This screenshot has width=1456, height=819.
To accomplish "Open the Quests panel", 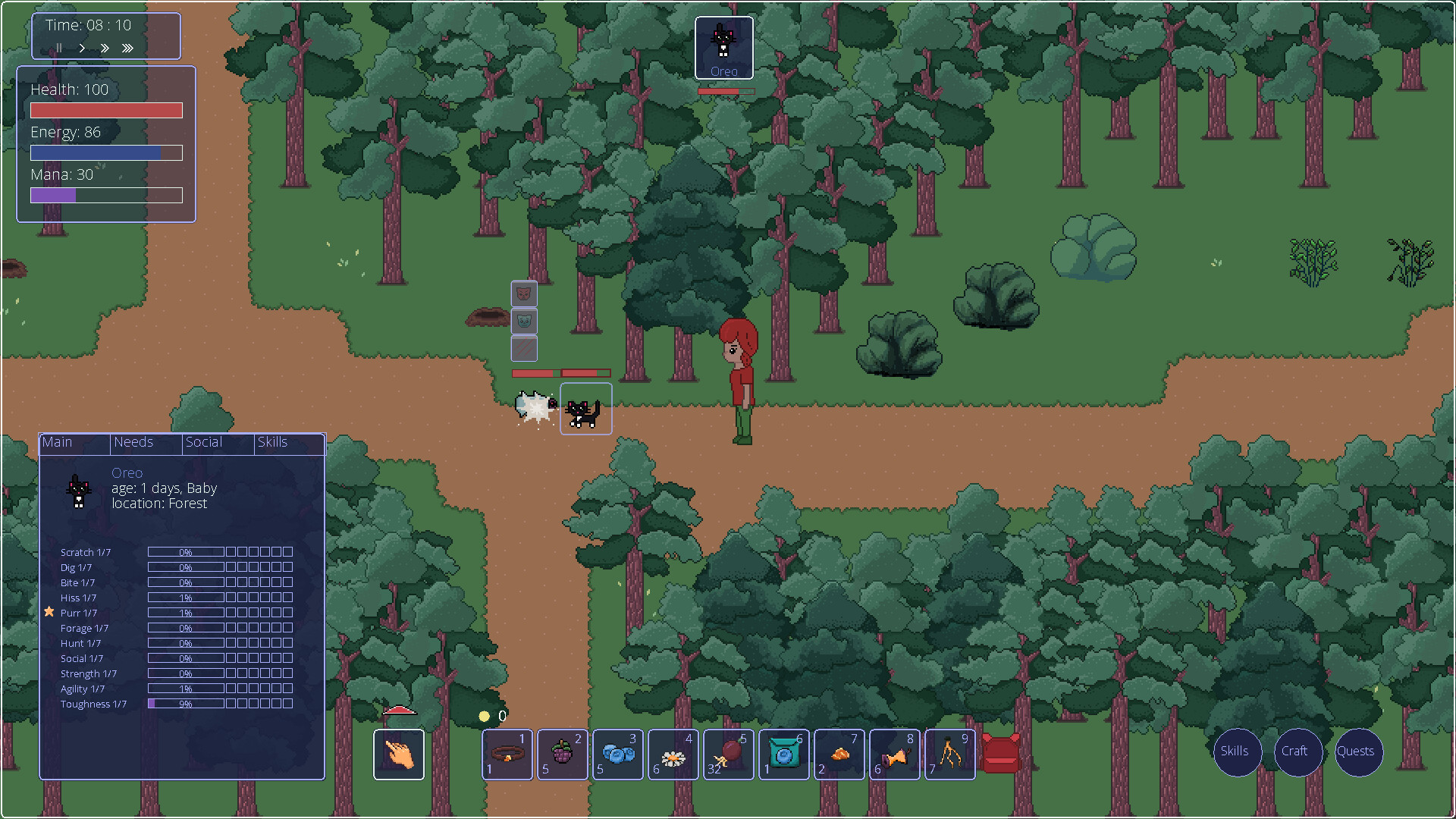I will [x=1357, y=752].
